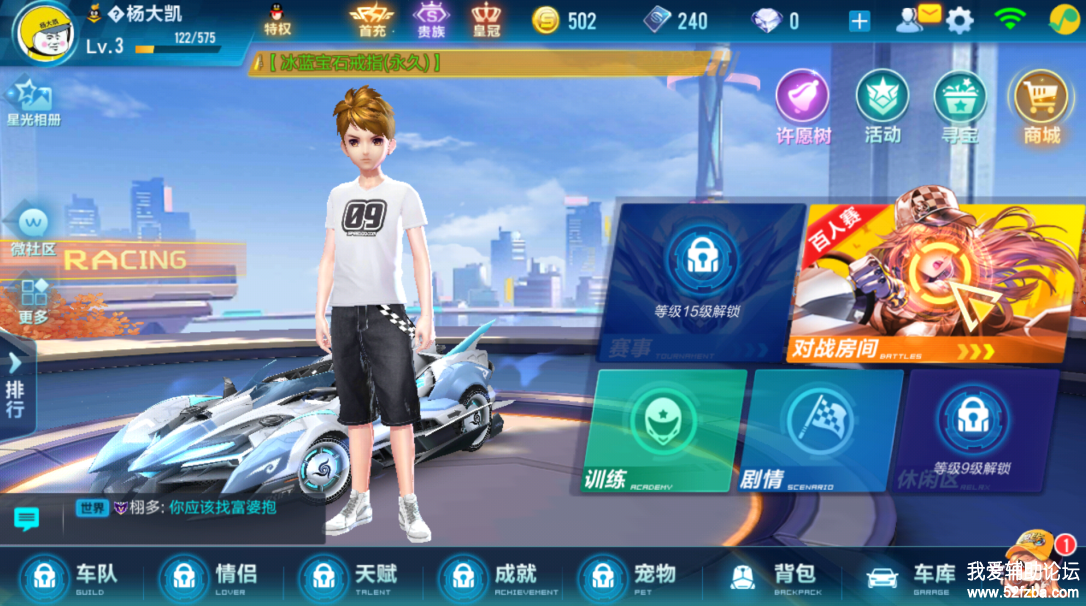Open the 商城 shop
The image size is (1086, 606).
[1041, 105]
